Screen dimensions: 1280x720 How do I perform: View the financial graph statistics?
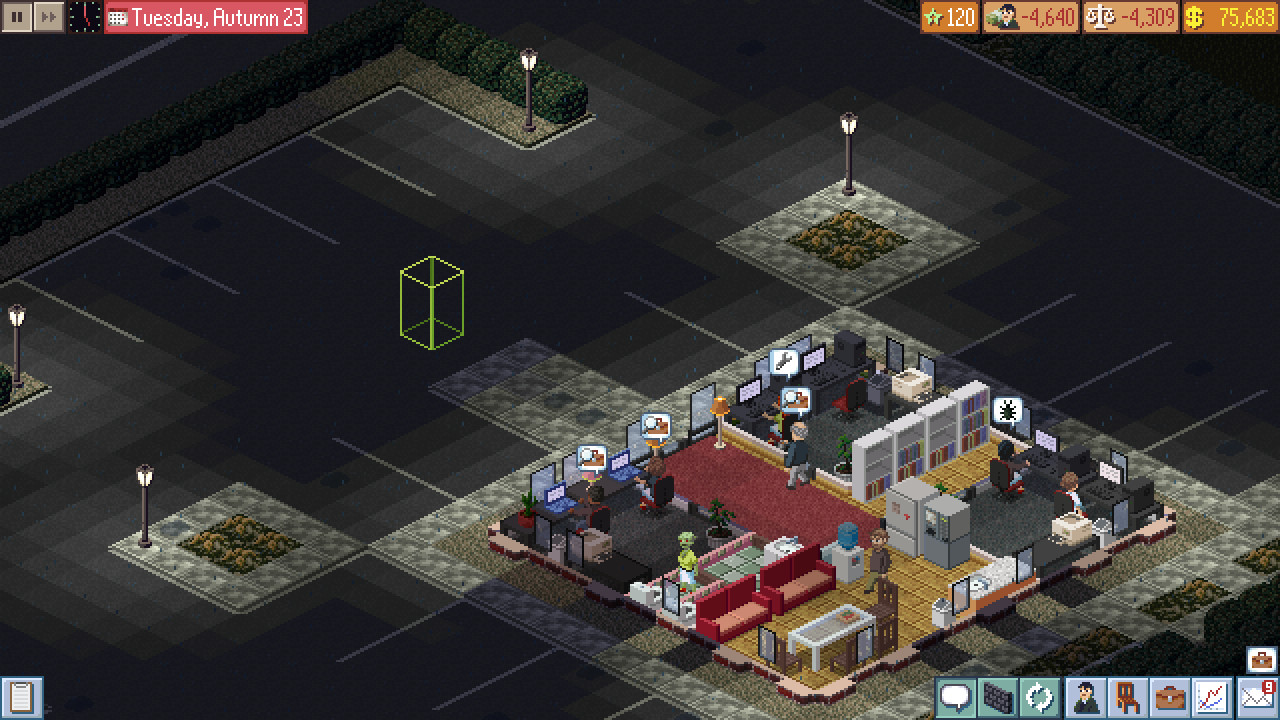tap(1210, 700)
